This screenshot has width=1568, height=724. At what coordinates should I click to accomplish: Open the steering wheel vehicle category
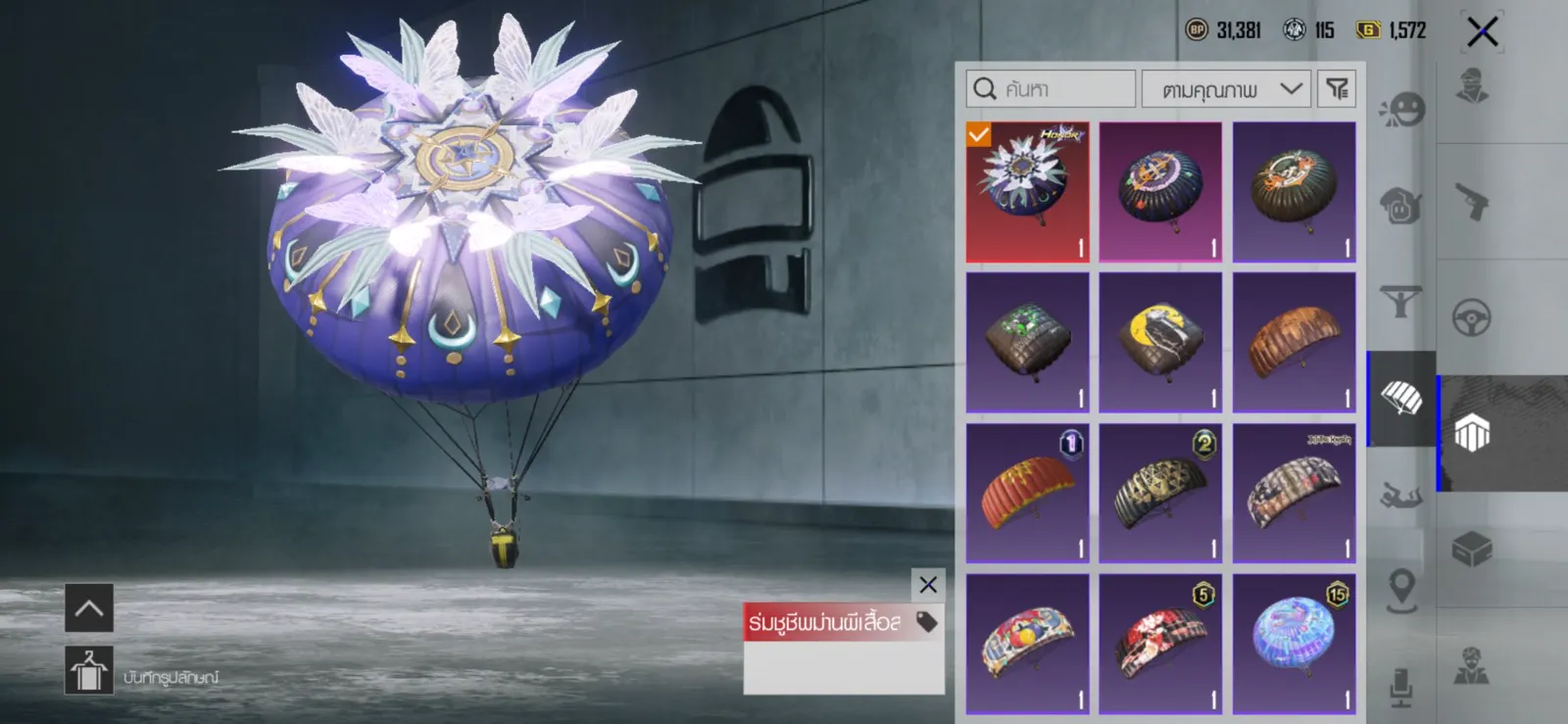pyautogui.click(x=1472, y=317)
